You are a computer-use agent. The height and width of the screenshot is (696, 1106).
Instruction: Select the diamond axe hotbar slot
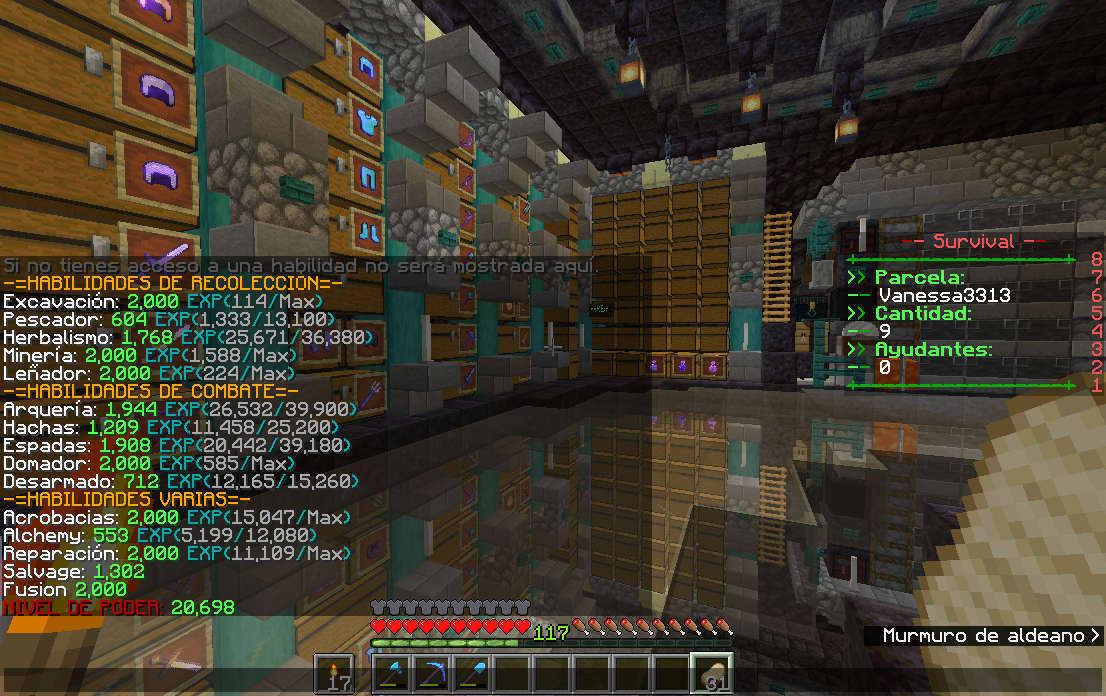(x=393, y=673)
